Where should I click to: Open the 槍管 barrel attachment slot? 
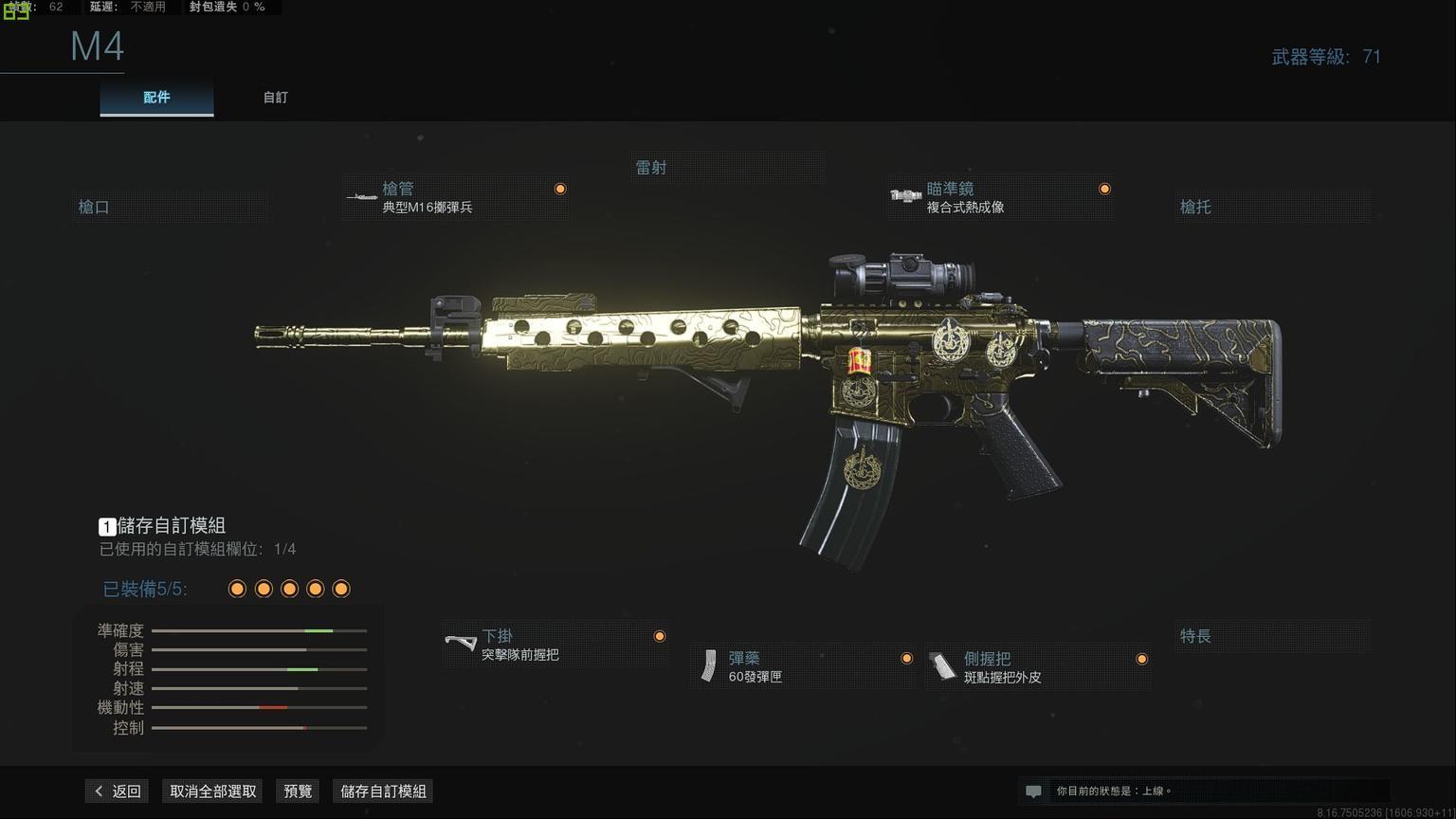tap(456, 198)
